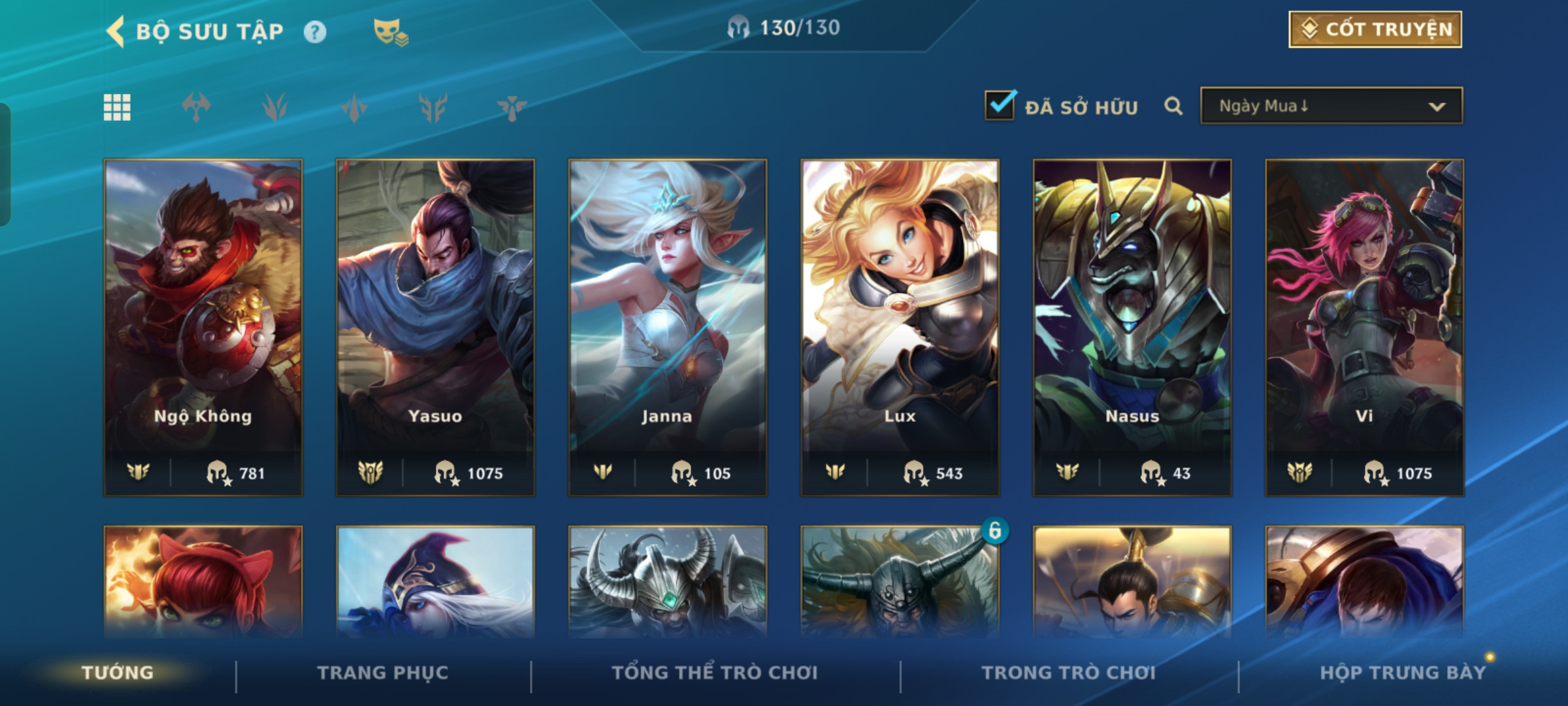Select the Ngộ Không champion card
Viewport: 1568px width, 706px height.
(x=203, y=327)
